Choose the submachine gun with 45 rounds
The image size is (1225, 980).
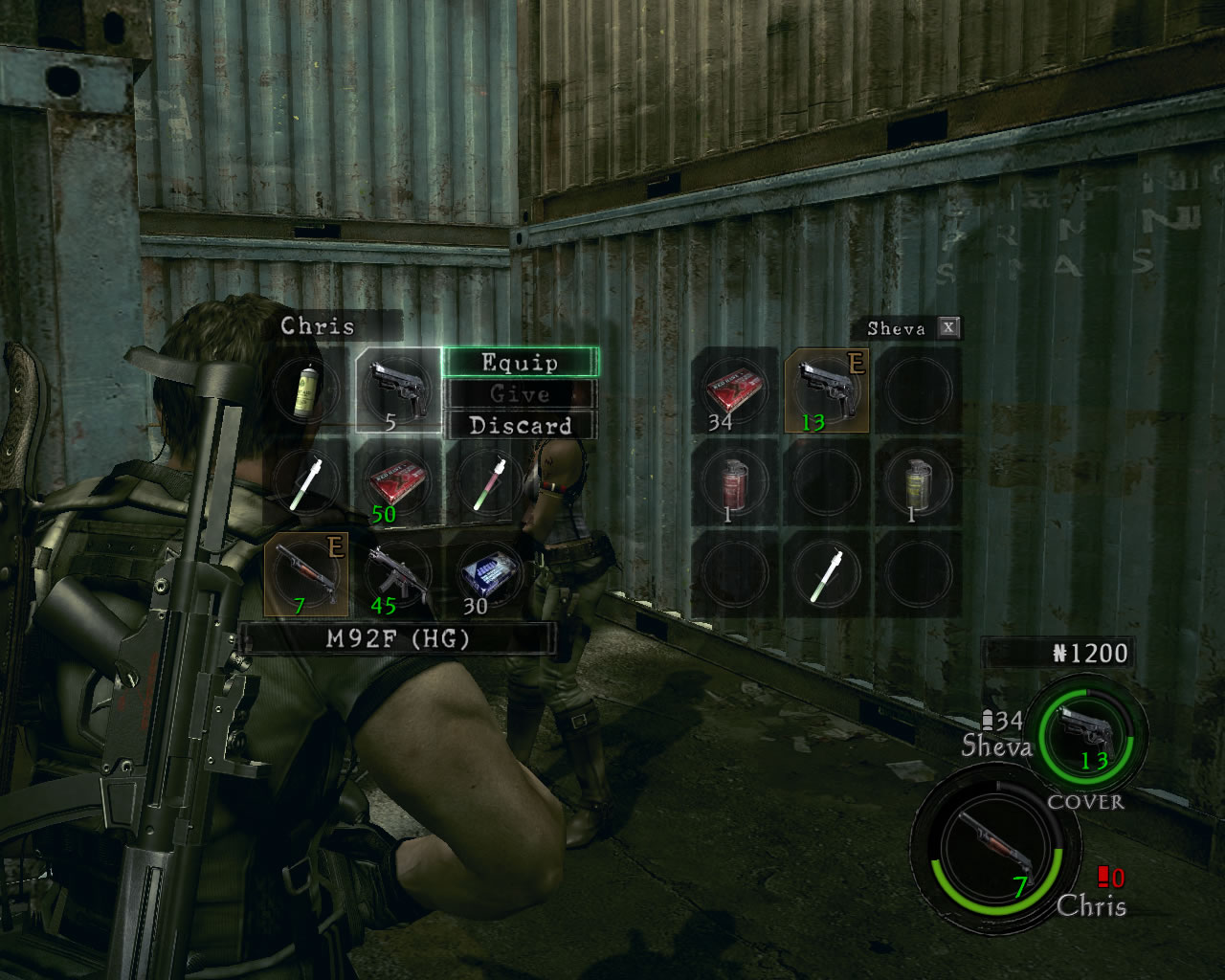point(397,574)
